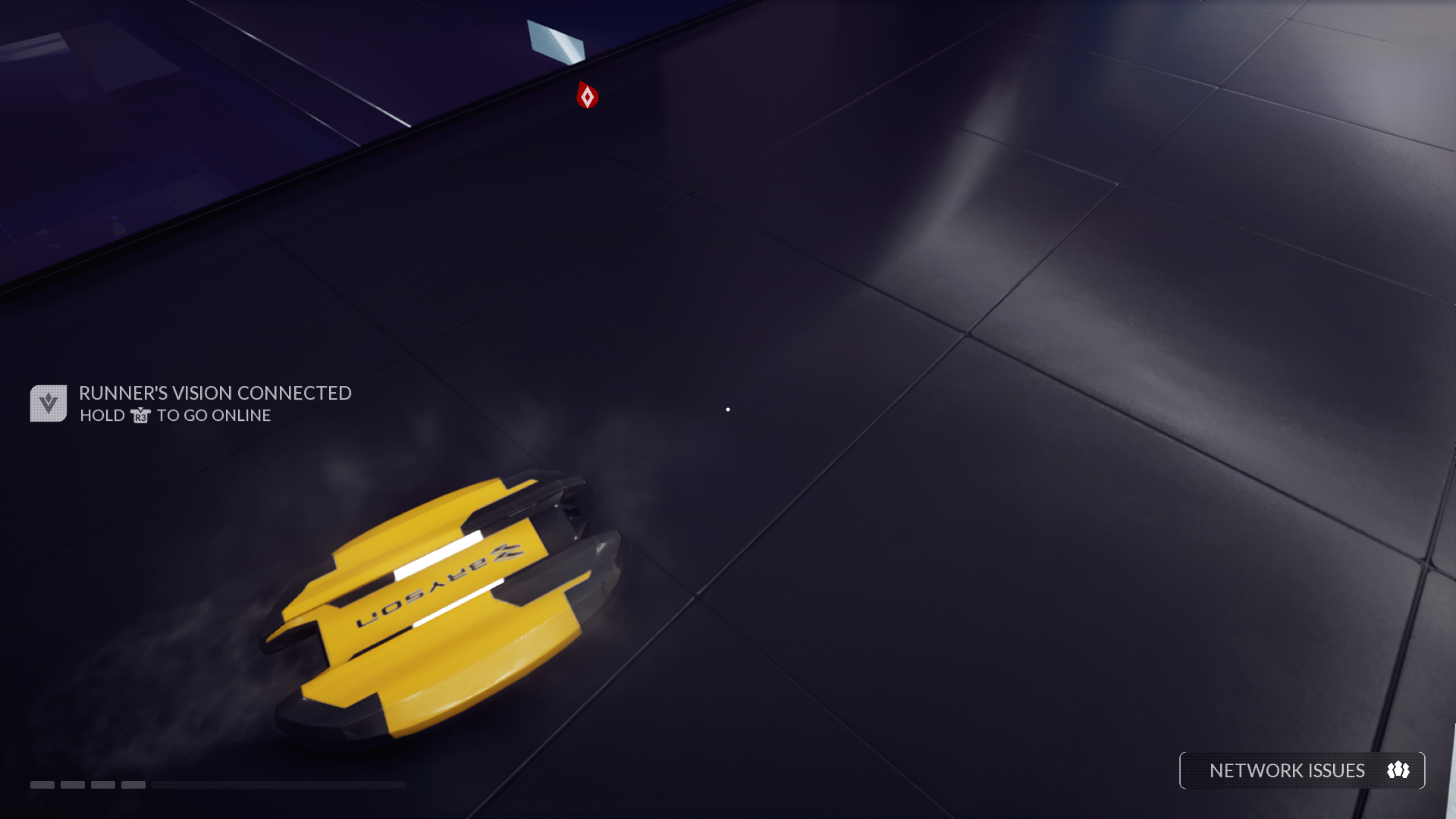Viewport: 1456px width, 819px height.
Task: Expand the third ability pip segment
Action: tap(104, 786)
